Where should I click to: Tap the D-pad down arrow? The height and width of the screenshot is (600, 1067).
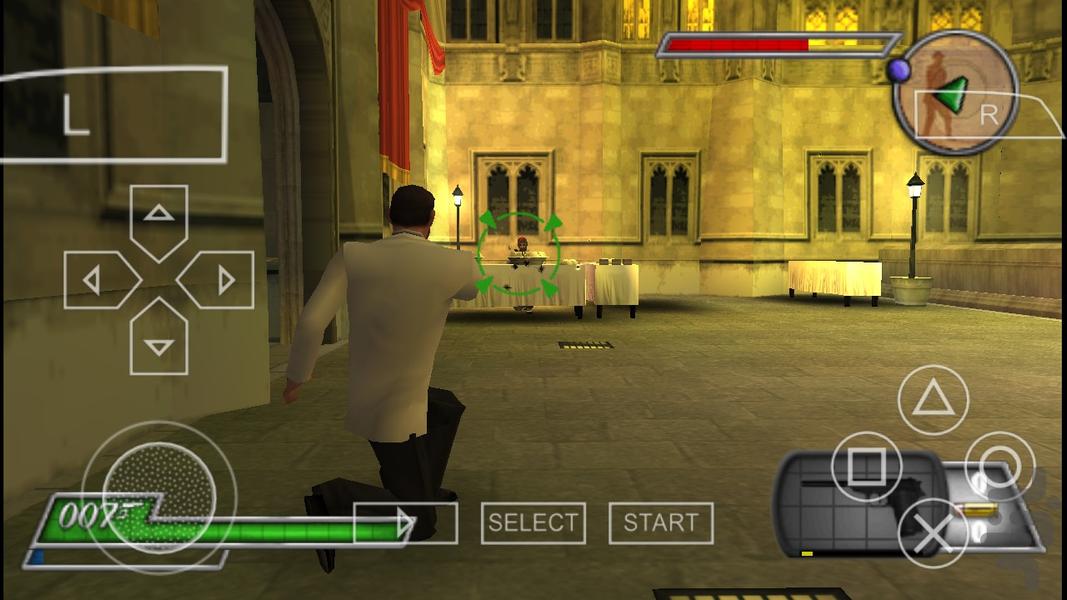click(x=159, y=341)
